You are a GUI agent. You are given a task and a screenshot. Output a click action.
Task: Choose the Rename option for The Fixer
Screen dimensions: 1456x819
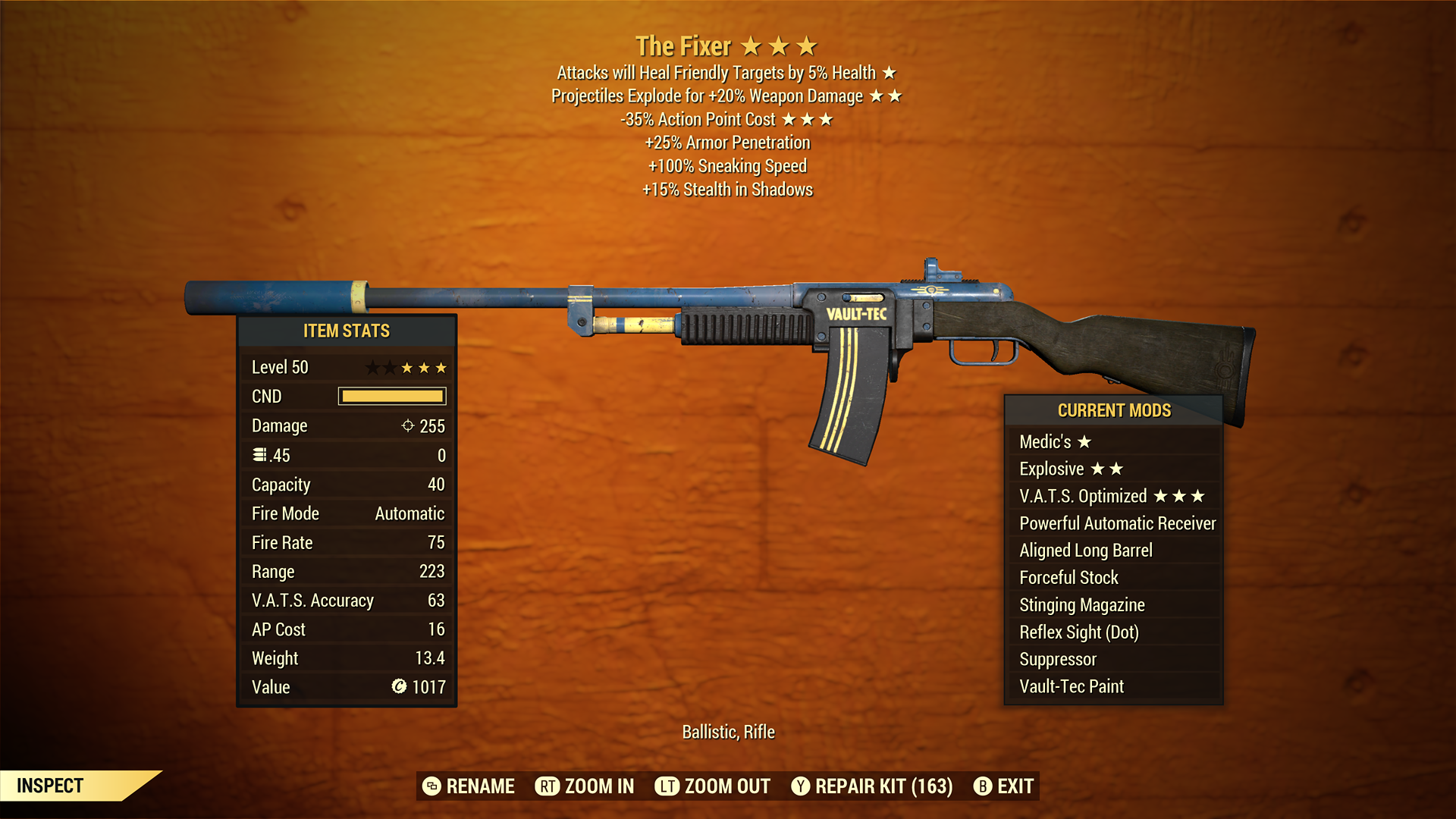pos(469,786)
